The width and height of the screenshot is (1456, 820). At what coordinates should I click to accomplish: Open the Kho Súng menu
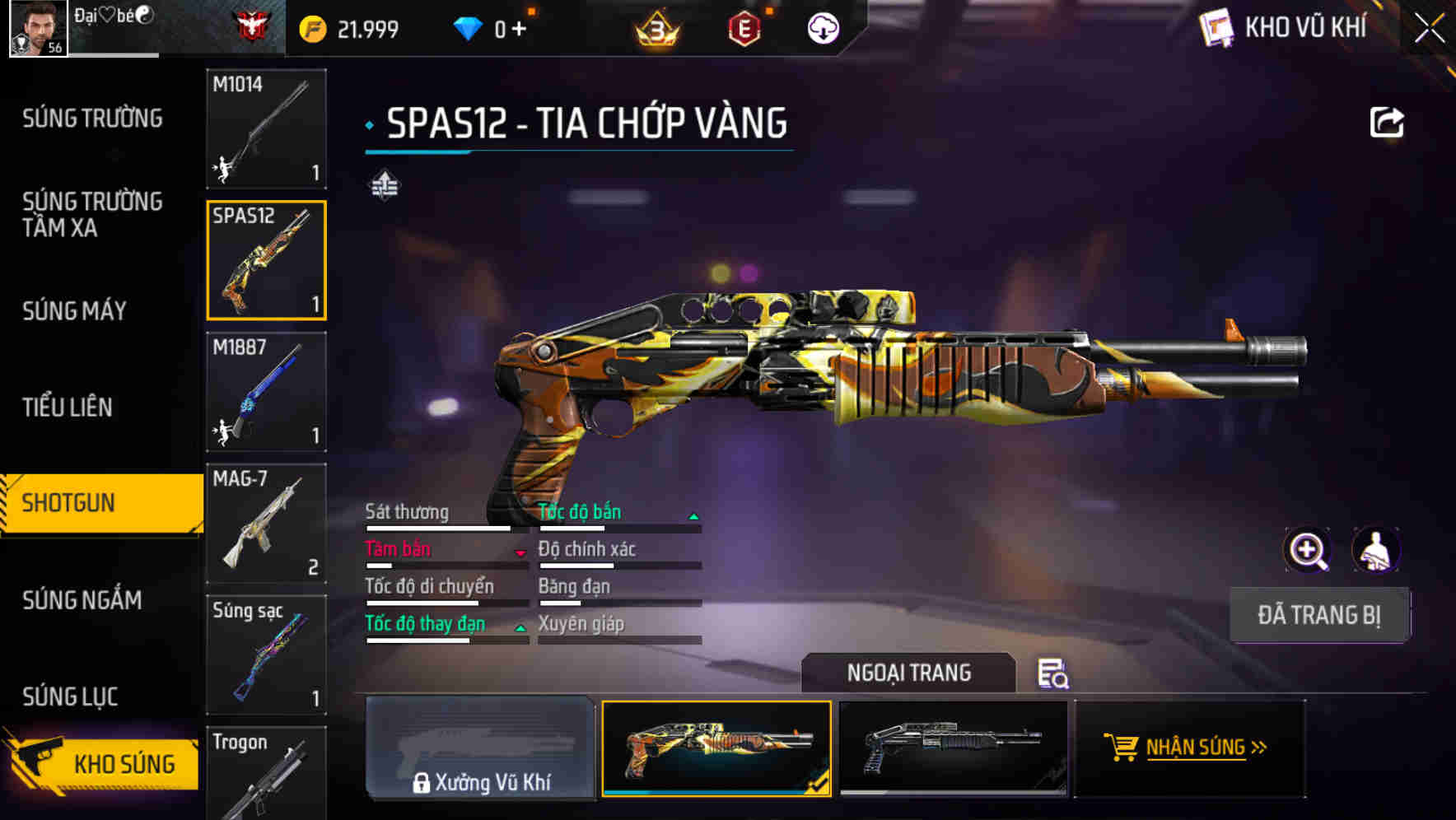[103, 762]
